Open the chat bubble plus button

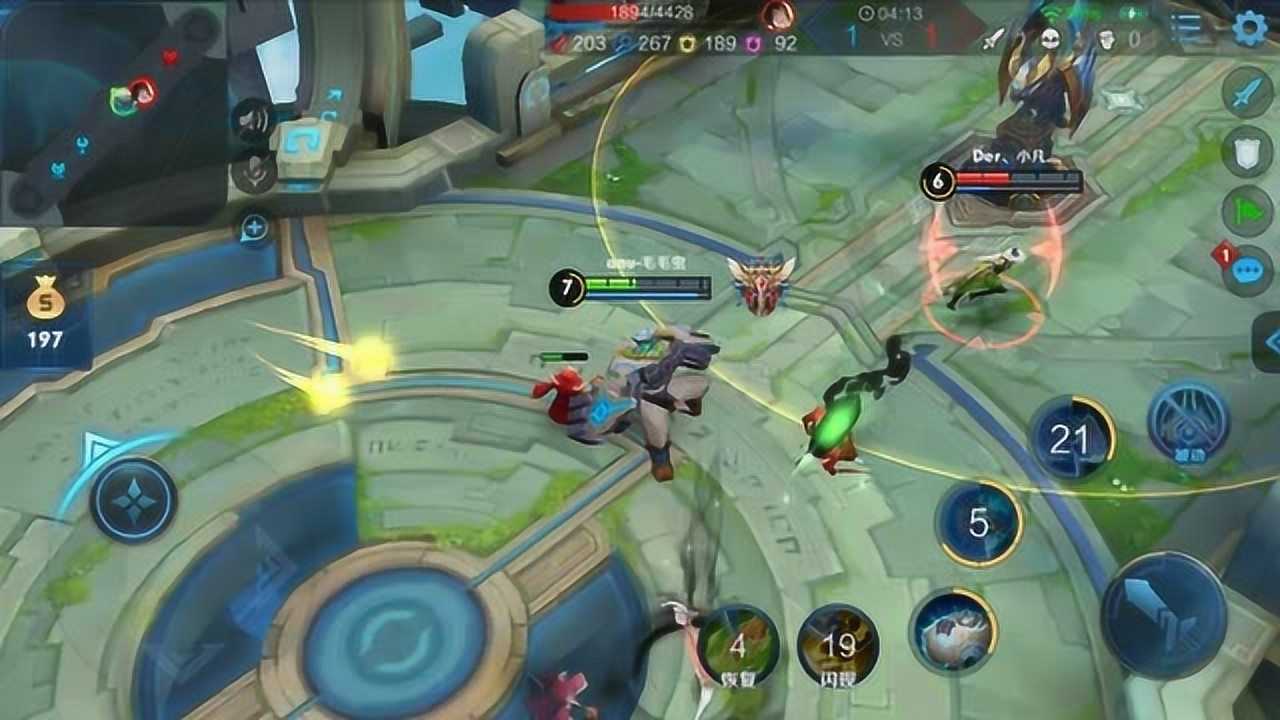254,229
